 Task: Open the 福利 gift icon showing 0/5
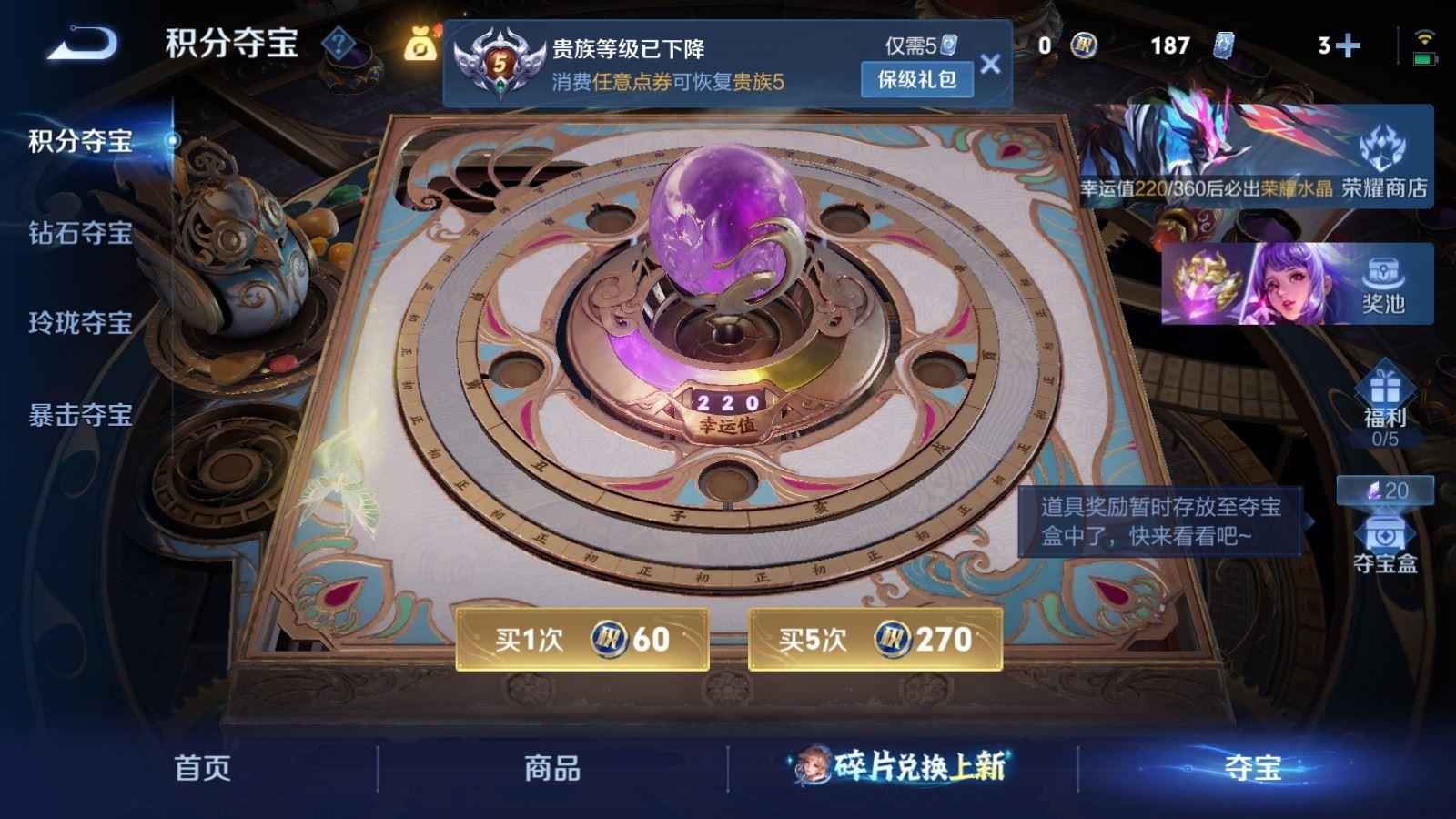1387,403
